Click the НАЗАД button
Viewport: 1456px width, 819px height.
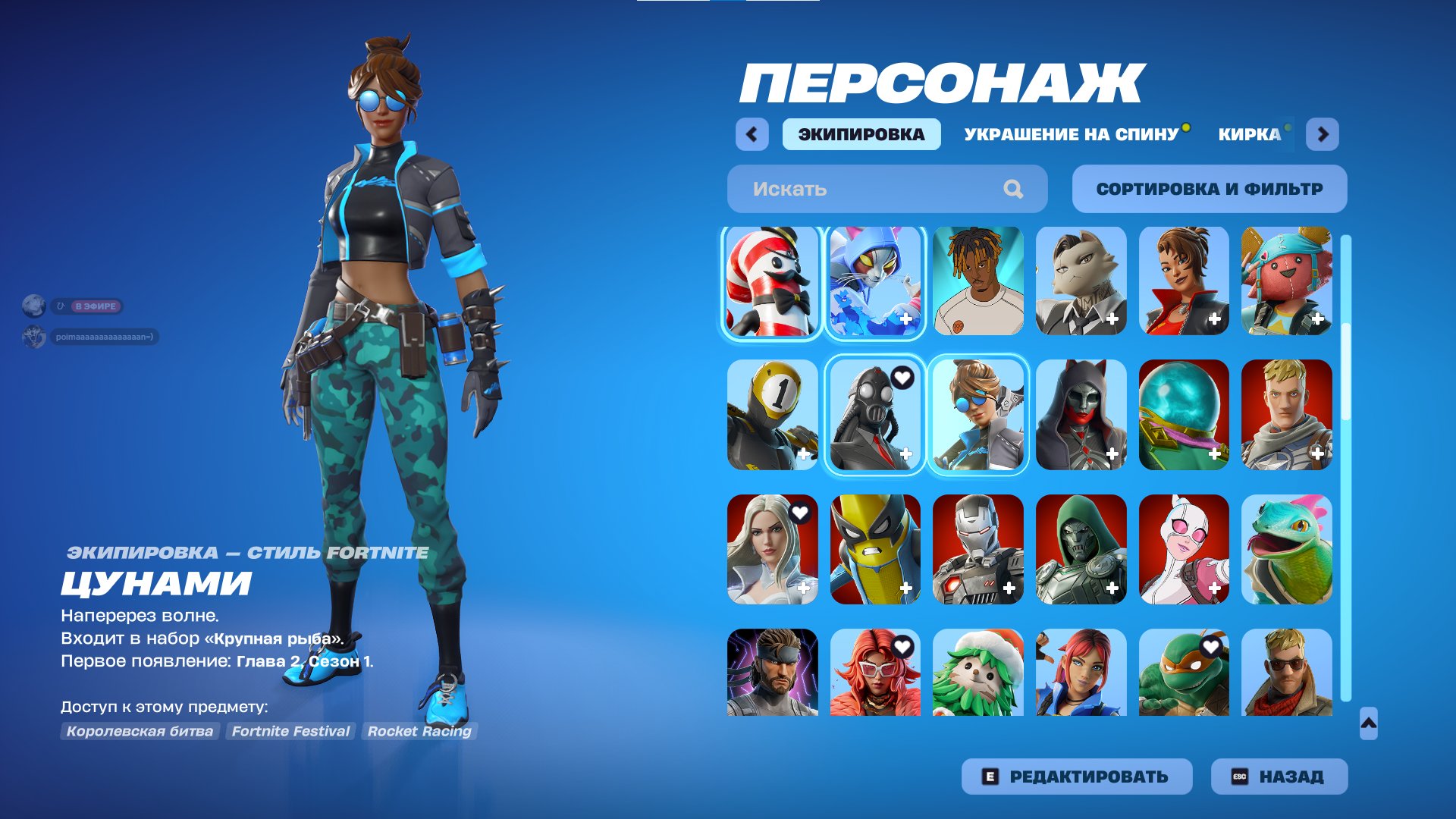pyautogui.click(x=1278, y=777)
